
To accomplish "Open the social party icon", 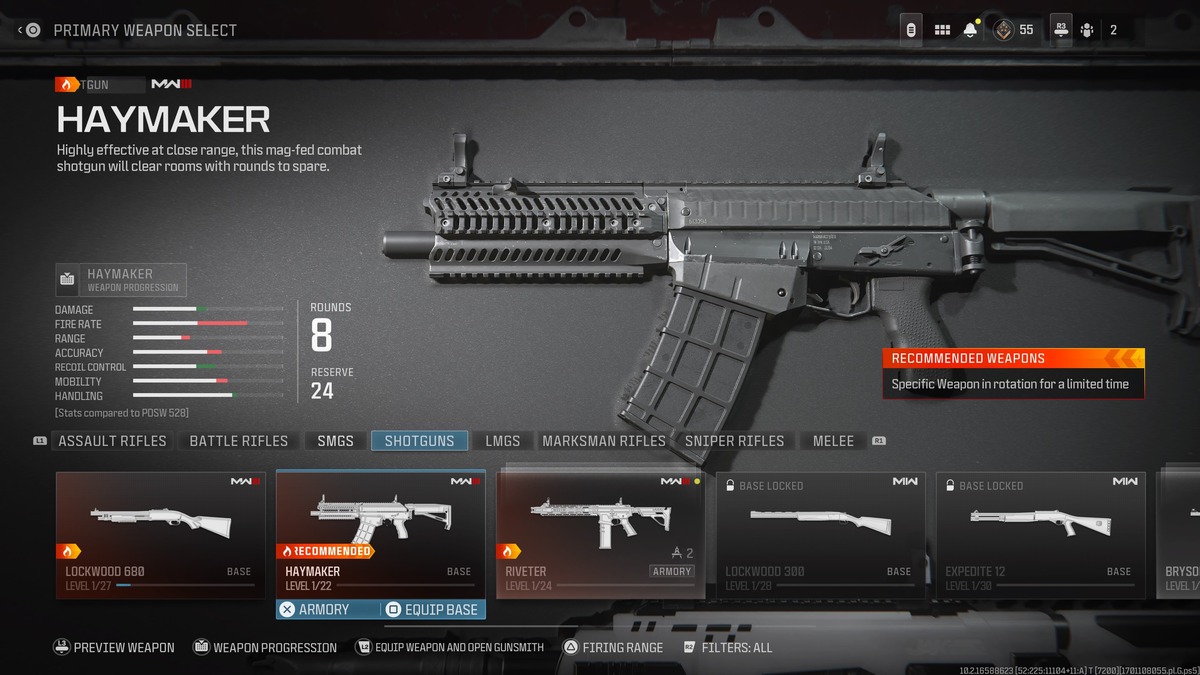I will (x=1087, y=30).
